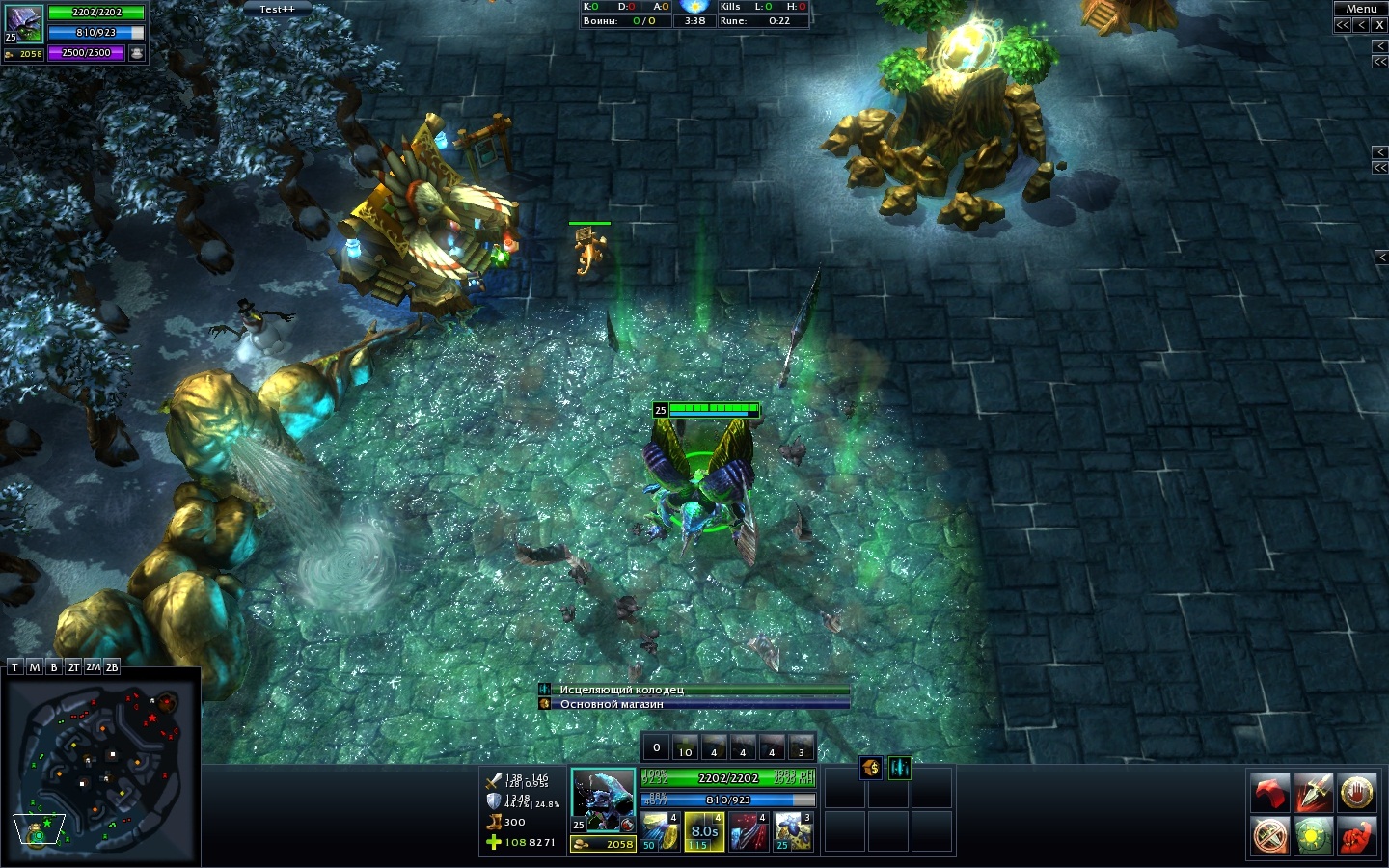Activate the blue beetle ability costing 25
This screenshot has height=868, width=1389.
[x=793, y=831]
